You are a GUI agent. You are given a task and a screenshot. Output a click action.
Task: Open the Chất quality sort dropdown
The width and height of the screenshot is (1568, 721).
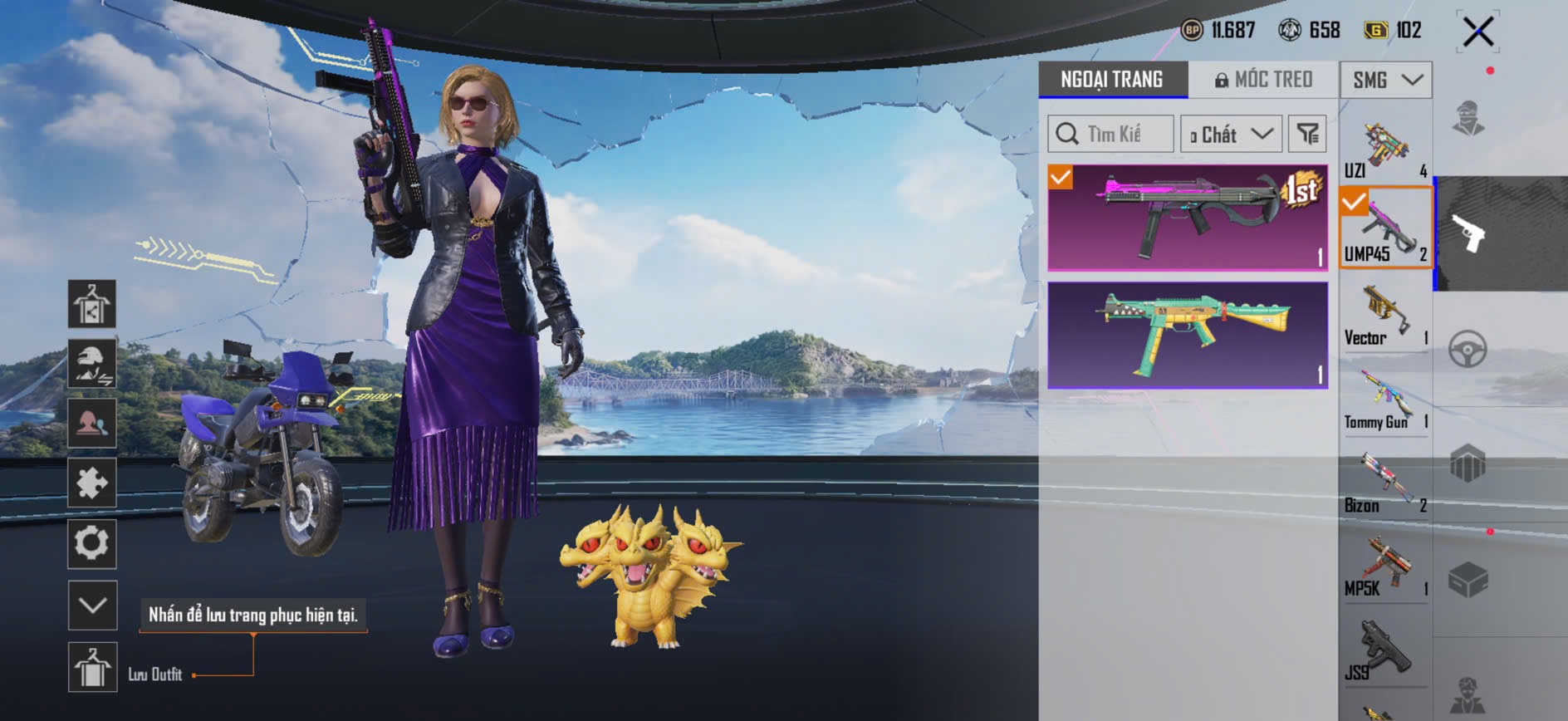pyautogui.click(x=1231, y=134)
